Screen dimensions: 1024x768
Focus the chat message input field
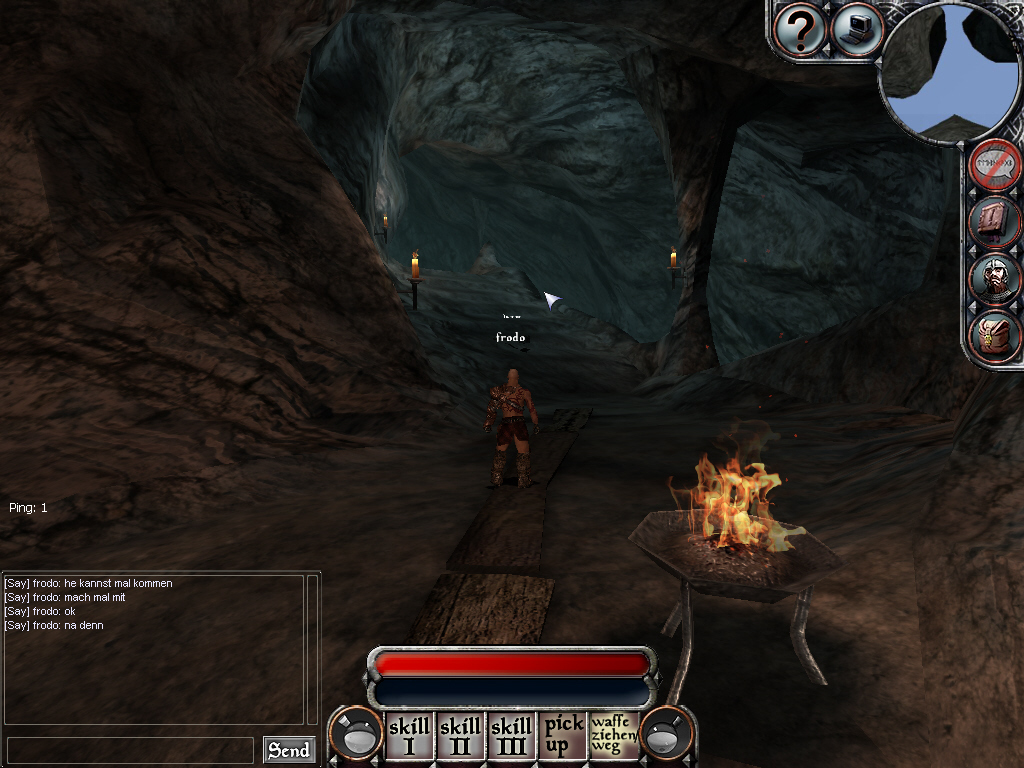point(130,750)
